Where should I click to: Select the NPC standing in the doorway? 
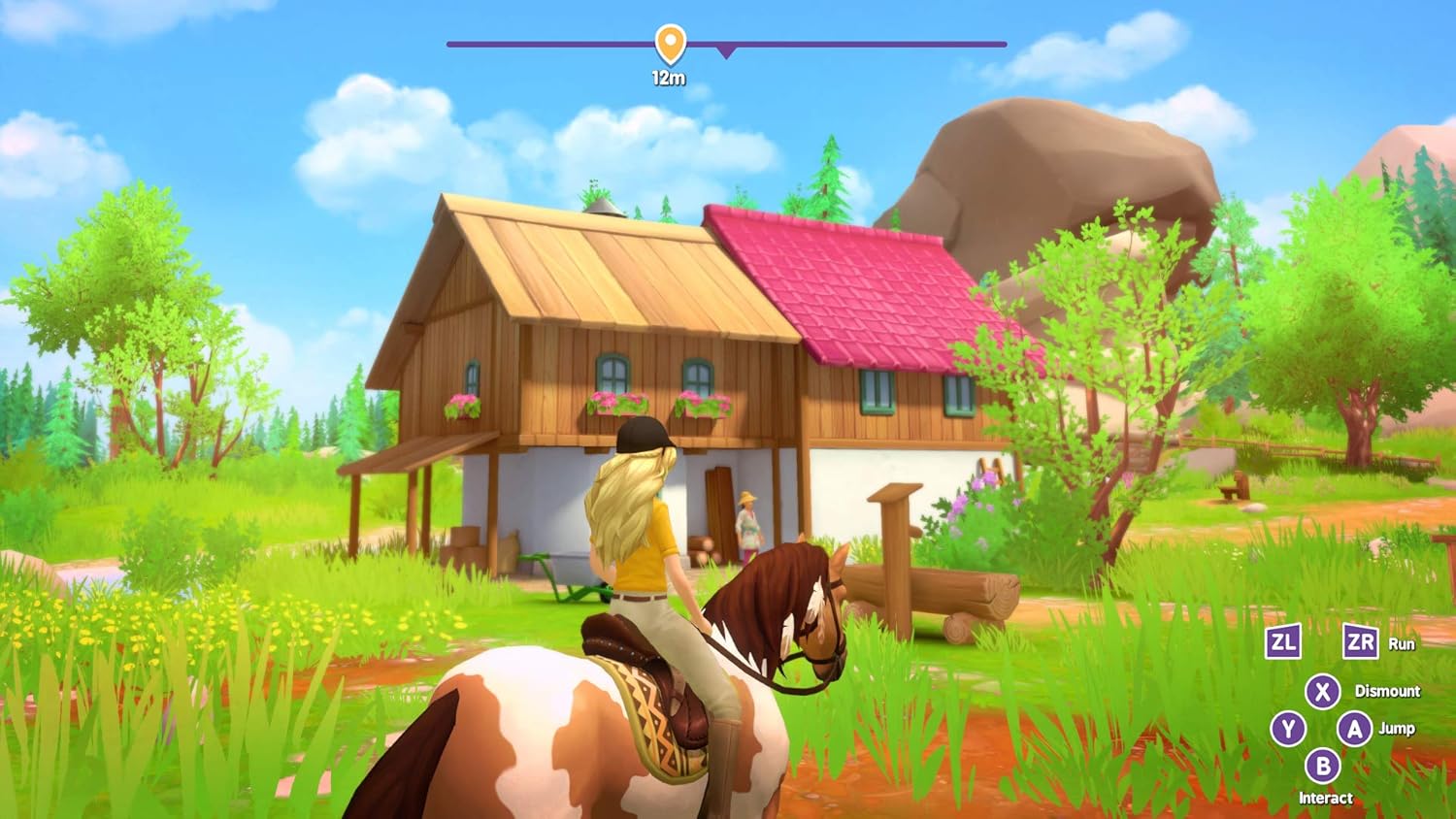747,524
